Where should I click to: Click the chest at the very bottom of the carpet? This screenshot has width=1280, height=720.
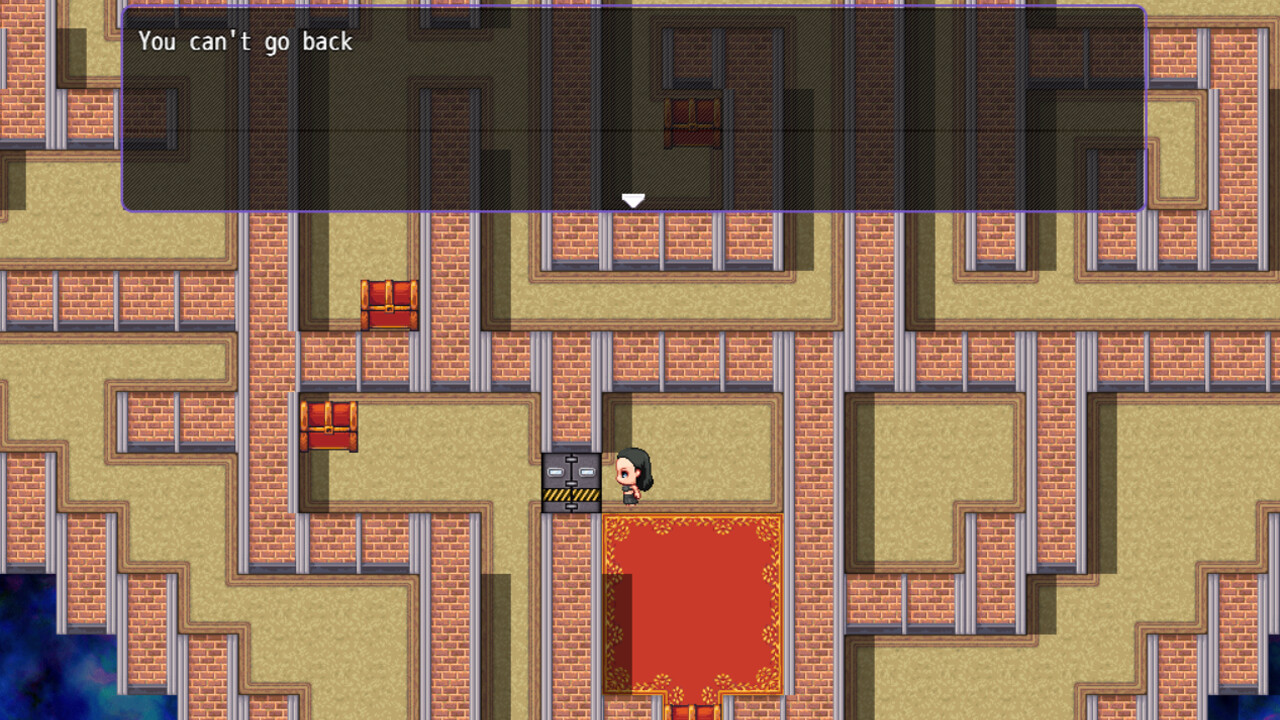[690, 712]
